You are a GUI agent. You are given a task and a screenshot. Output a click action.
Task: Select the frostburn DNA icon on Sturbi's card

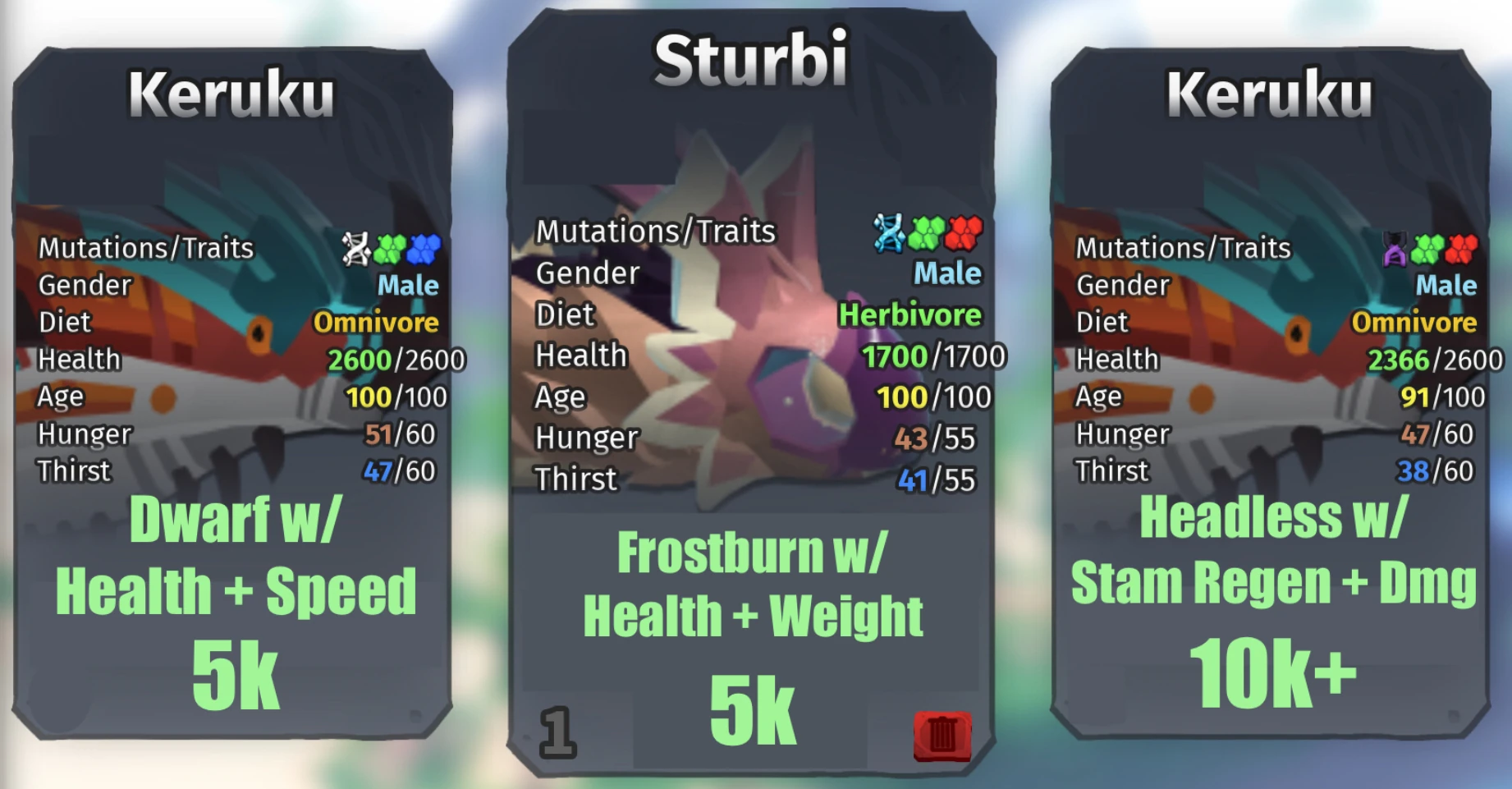pyautogui.click(x=888, y=232)
